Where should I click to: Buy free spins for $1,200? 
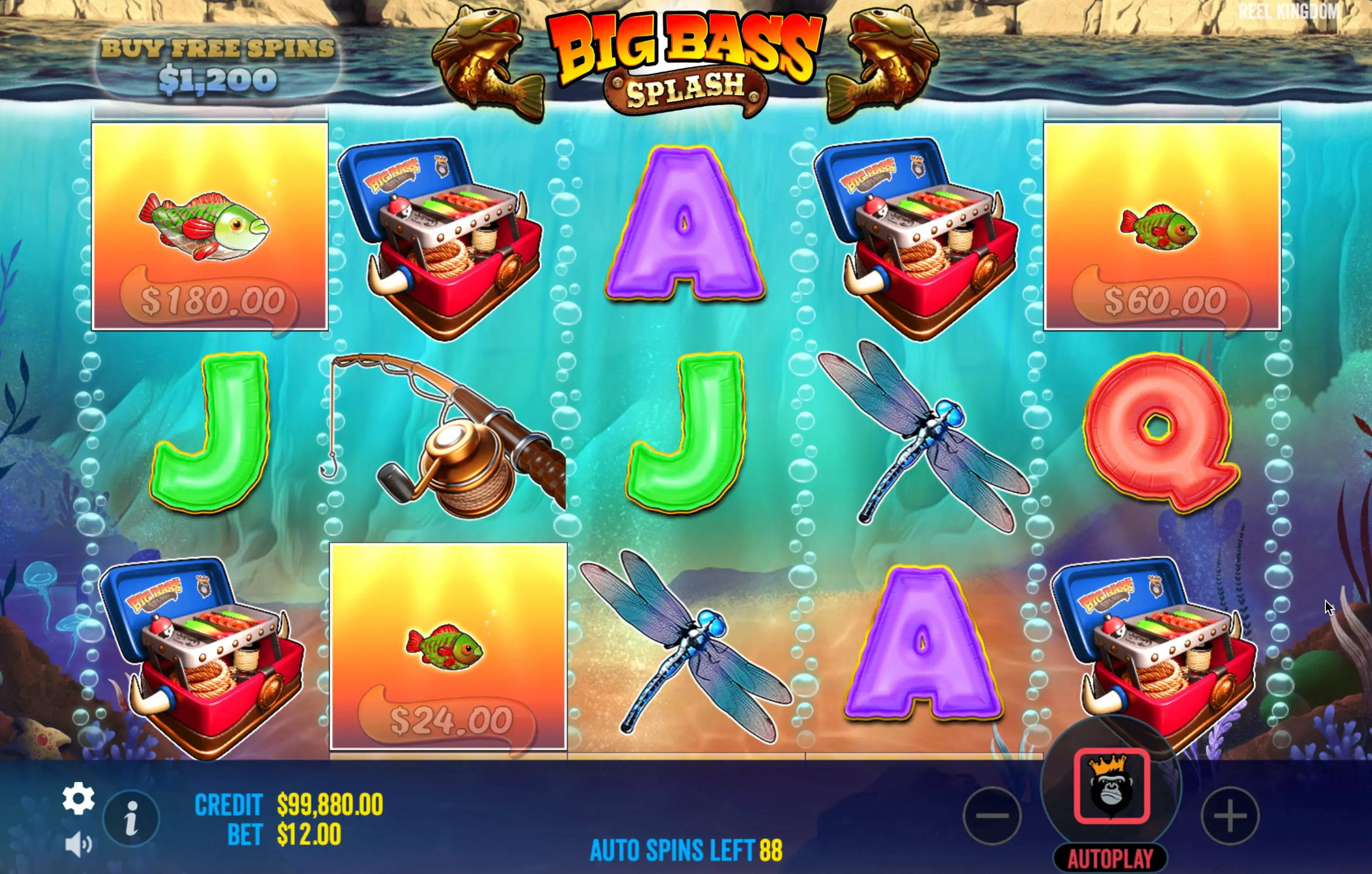tap(217, 66)
